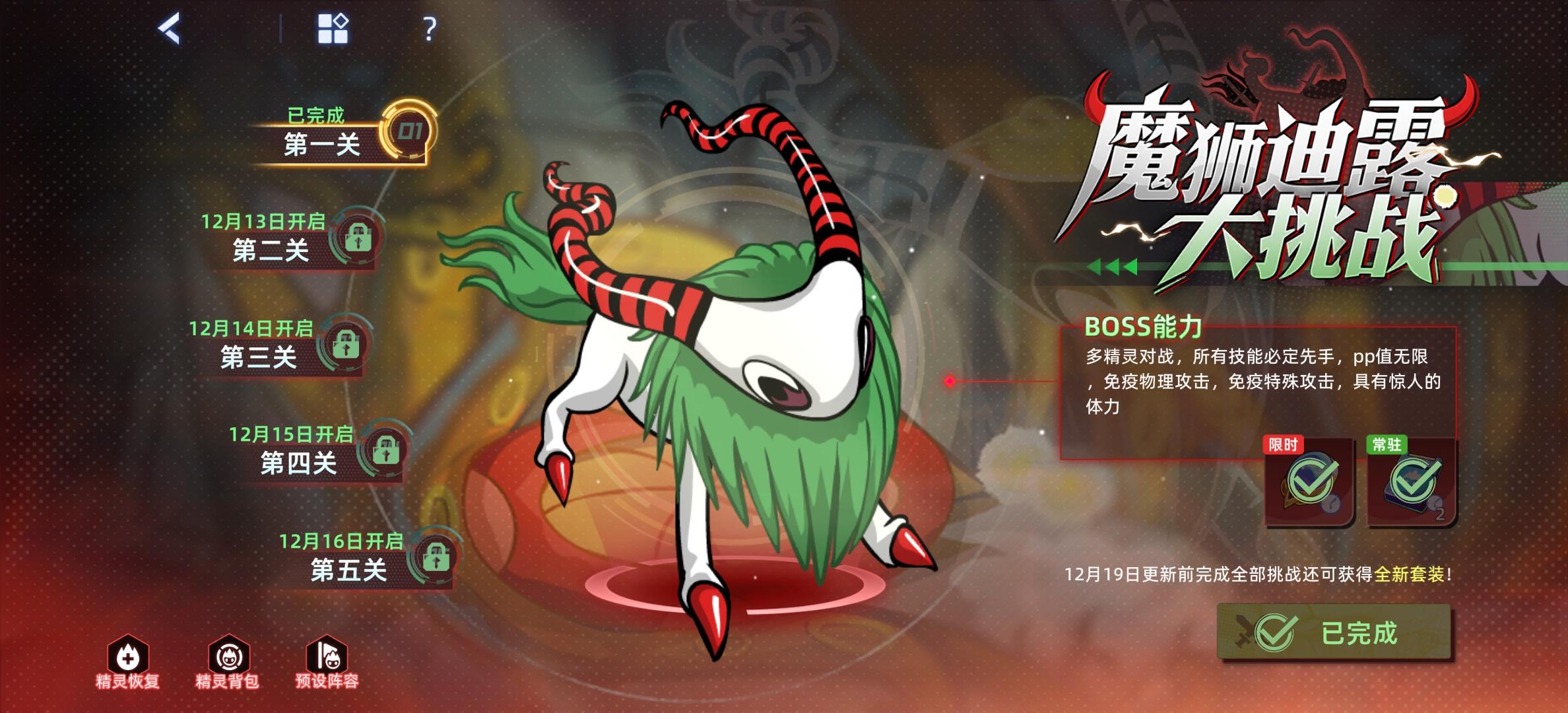
Task: Click the help question mark icon
Action: (431, 29)
